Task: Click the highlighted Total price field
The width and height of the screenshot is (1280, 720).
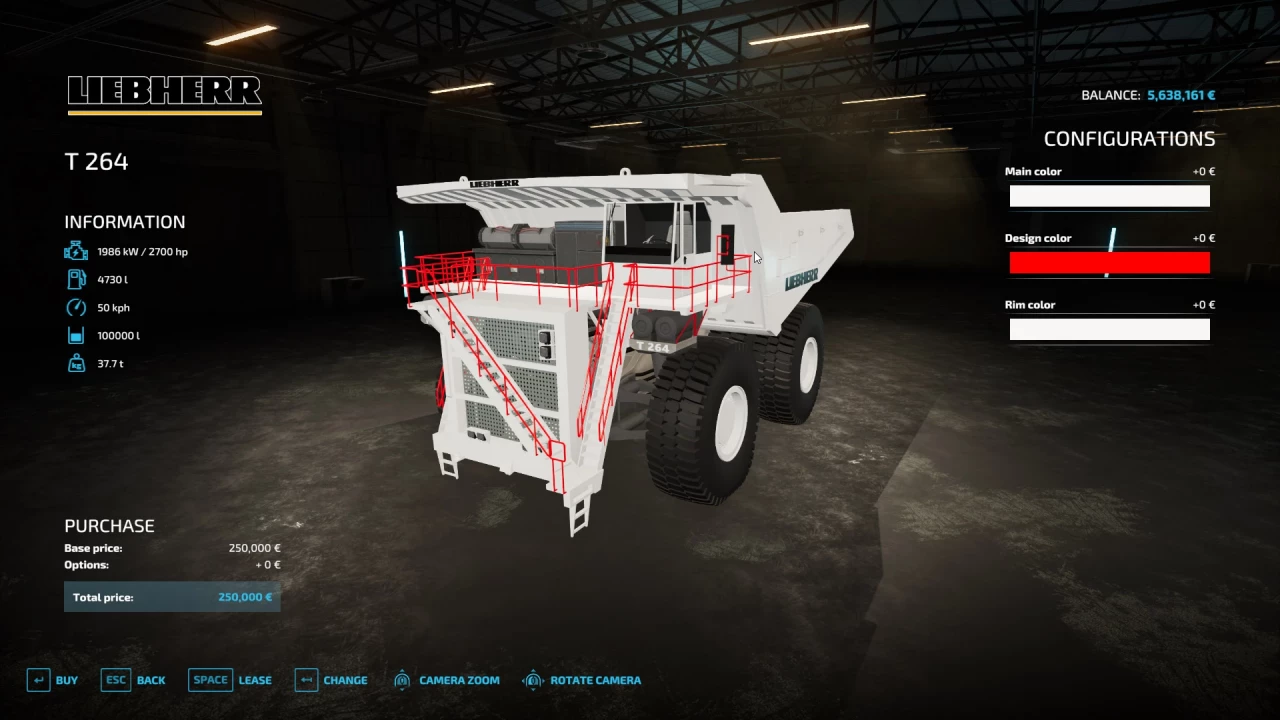Action: point(172,596)
